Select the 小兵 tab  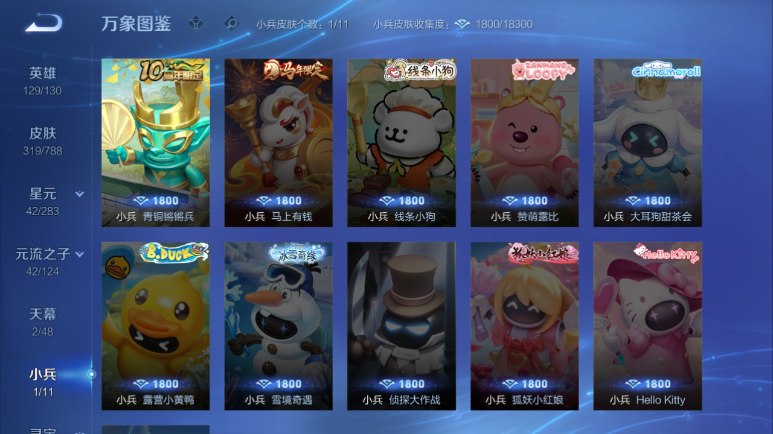tap(43, 381)
